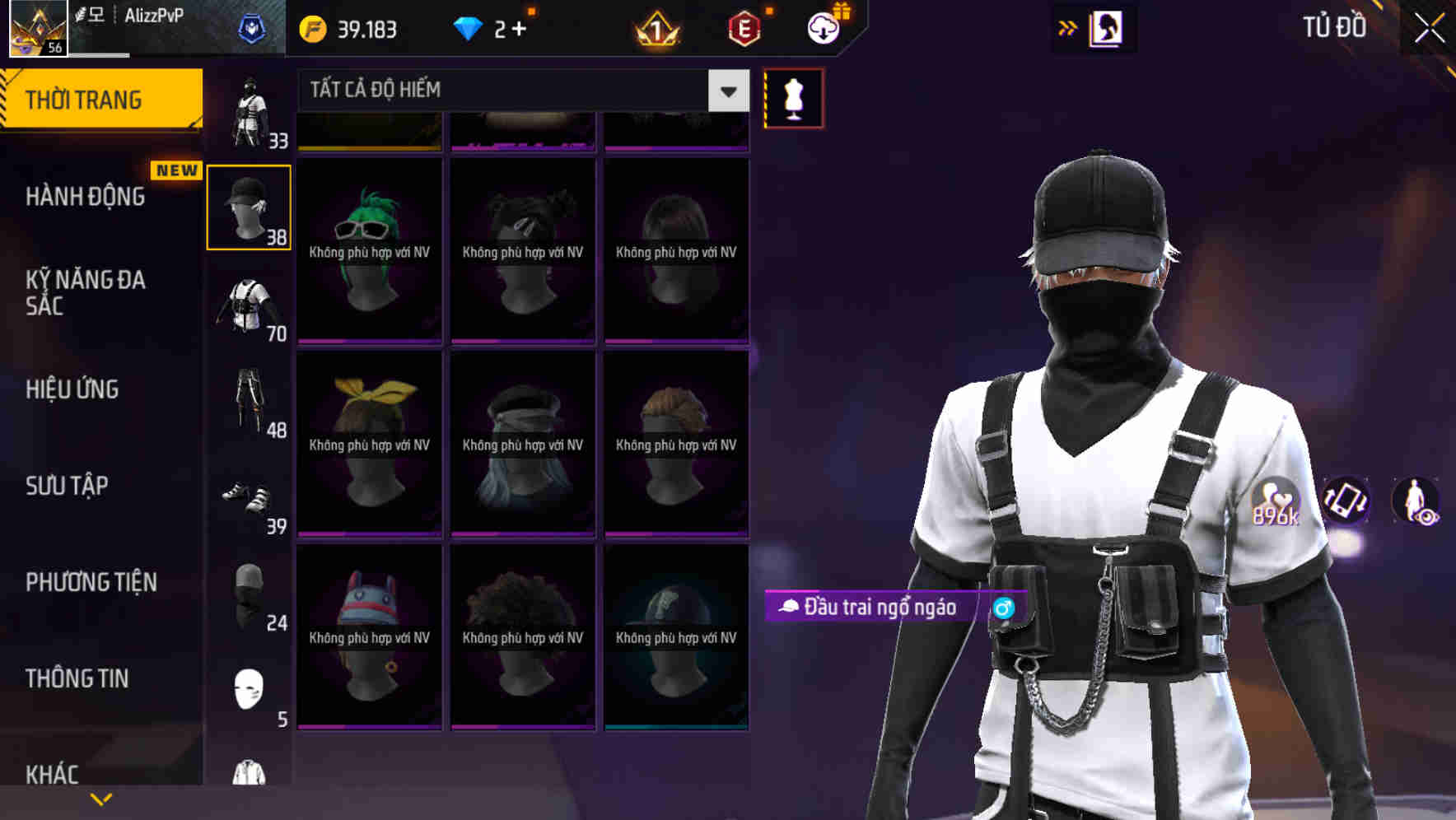Expand the bottom menu via the down chevron

coord(100,798)
